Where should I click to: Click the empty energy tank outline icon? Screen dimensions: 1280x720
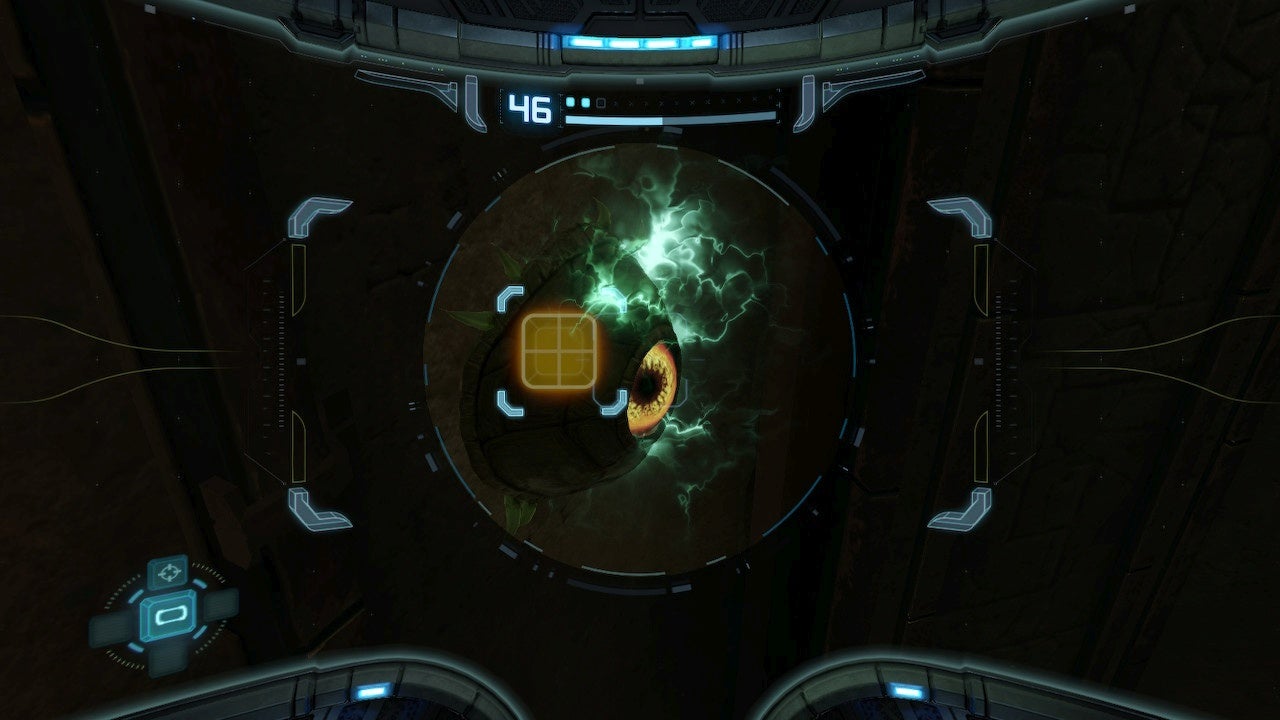pos(601,103)
